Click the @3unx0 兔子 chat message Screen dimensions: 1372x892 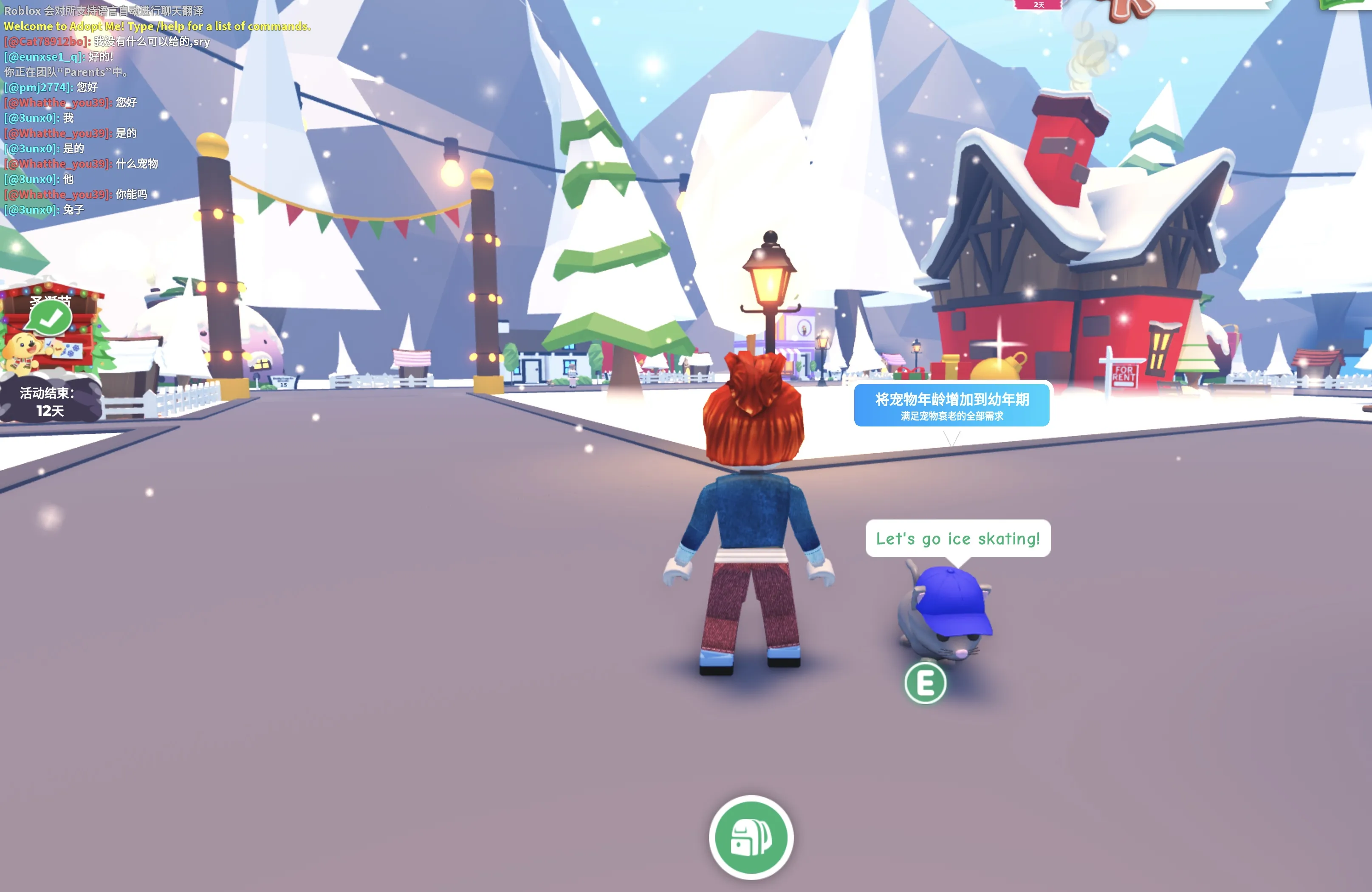tap(43, 210)
